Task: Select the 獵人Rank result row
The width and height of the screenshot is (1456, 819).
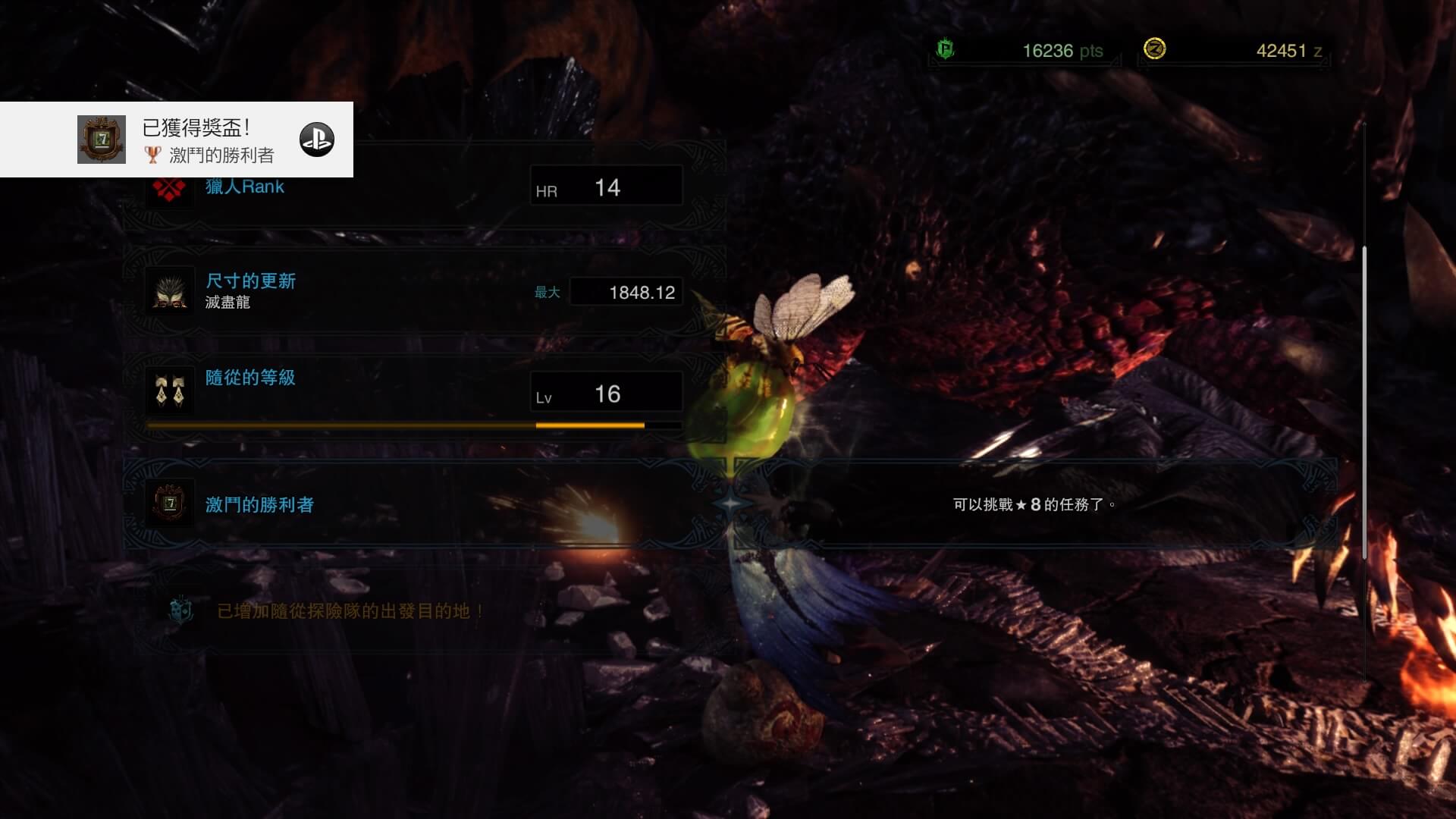Action: coord(425,188)
